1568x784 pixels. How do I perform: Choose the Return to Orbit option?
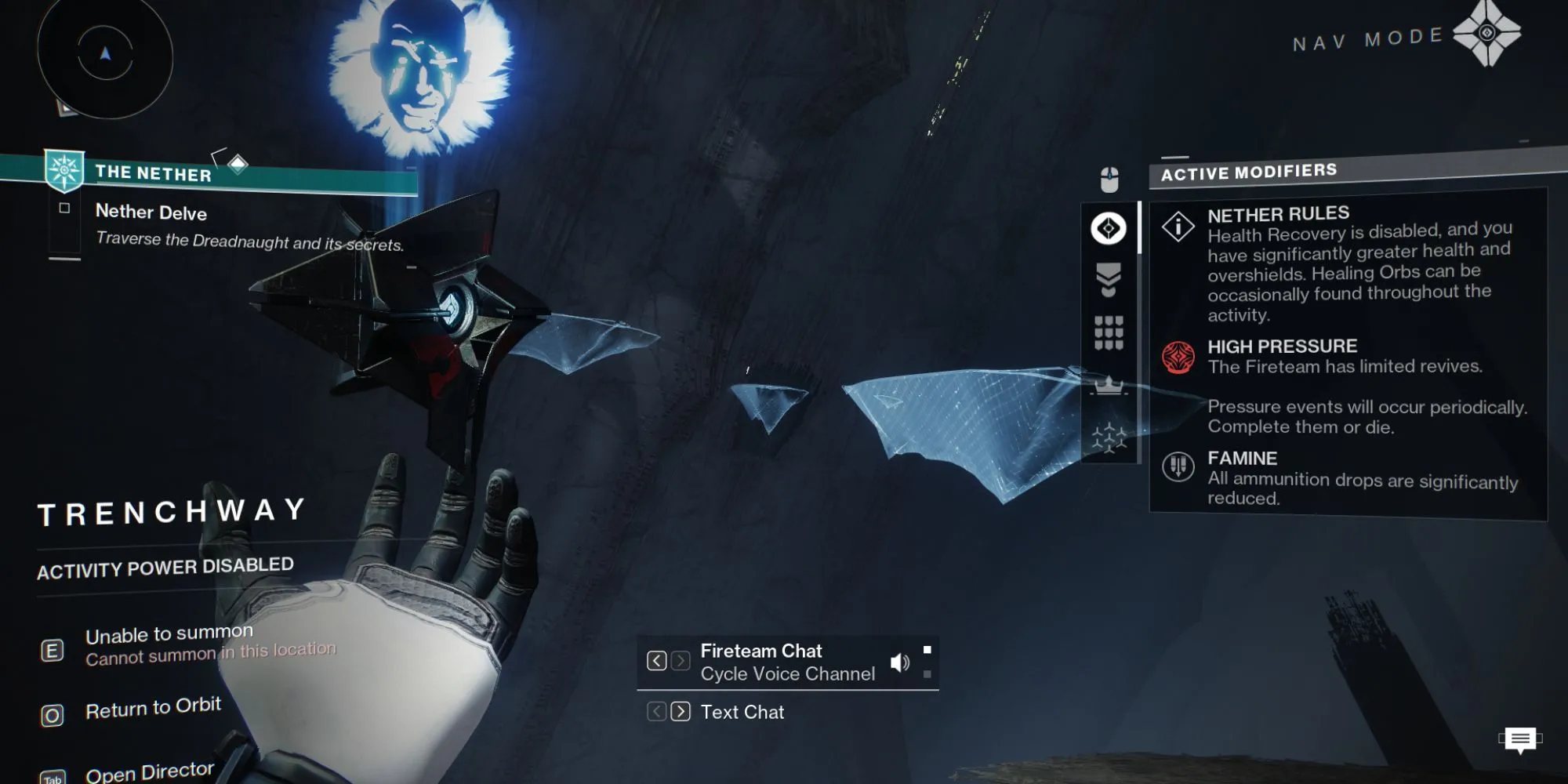click(x=153, y=709)
